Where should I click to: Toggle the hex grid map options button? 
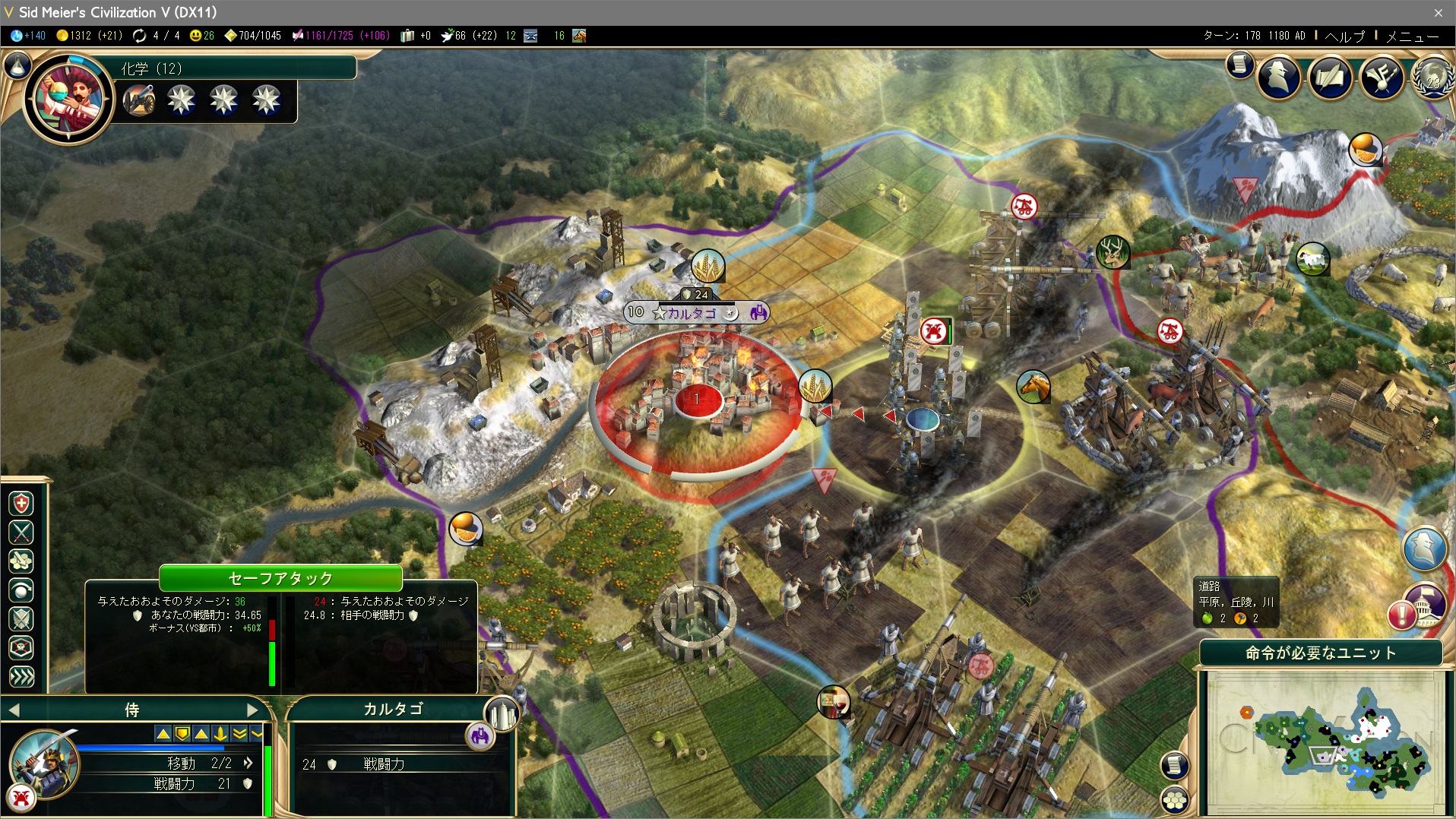(1175, 800)
